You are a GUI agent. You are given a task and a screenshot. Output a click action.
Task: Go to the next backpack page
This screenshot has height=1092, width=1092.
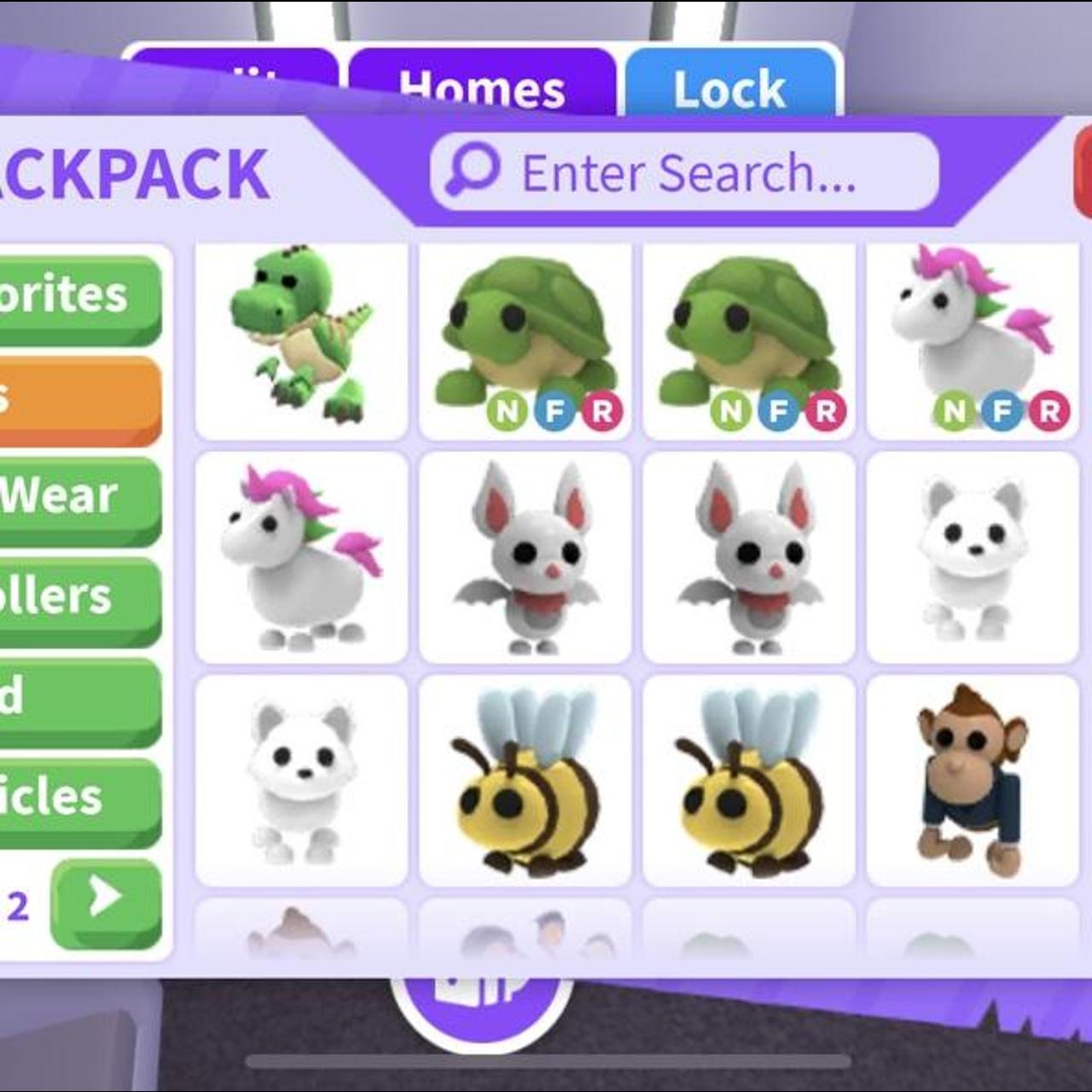(106, 901)
